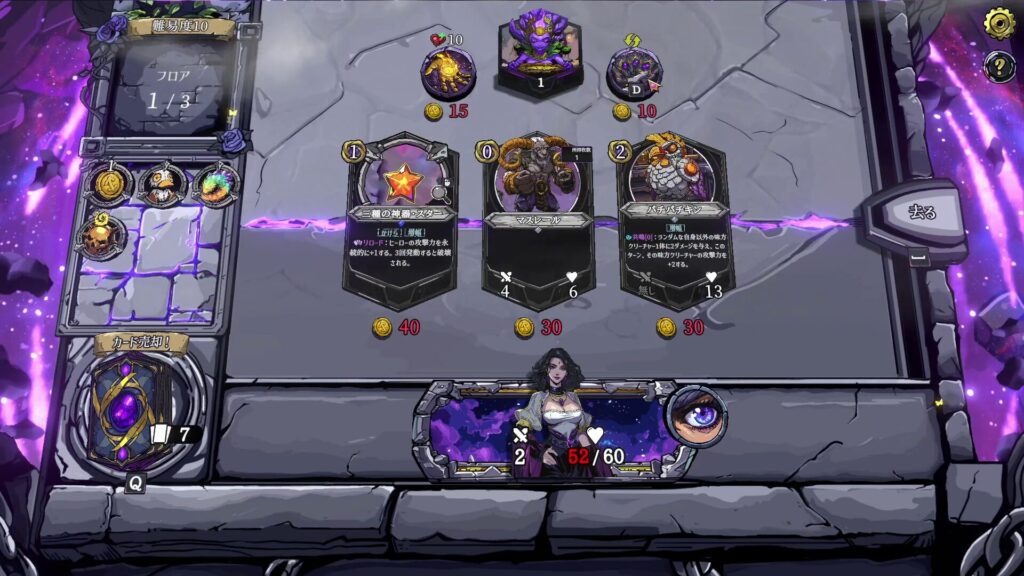The width and height of the screenshot is (1024, 576).
Task: Purchase the golden hand heal for 15 coins
Action: coord(447,72)
